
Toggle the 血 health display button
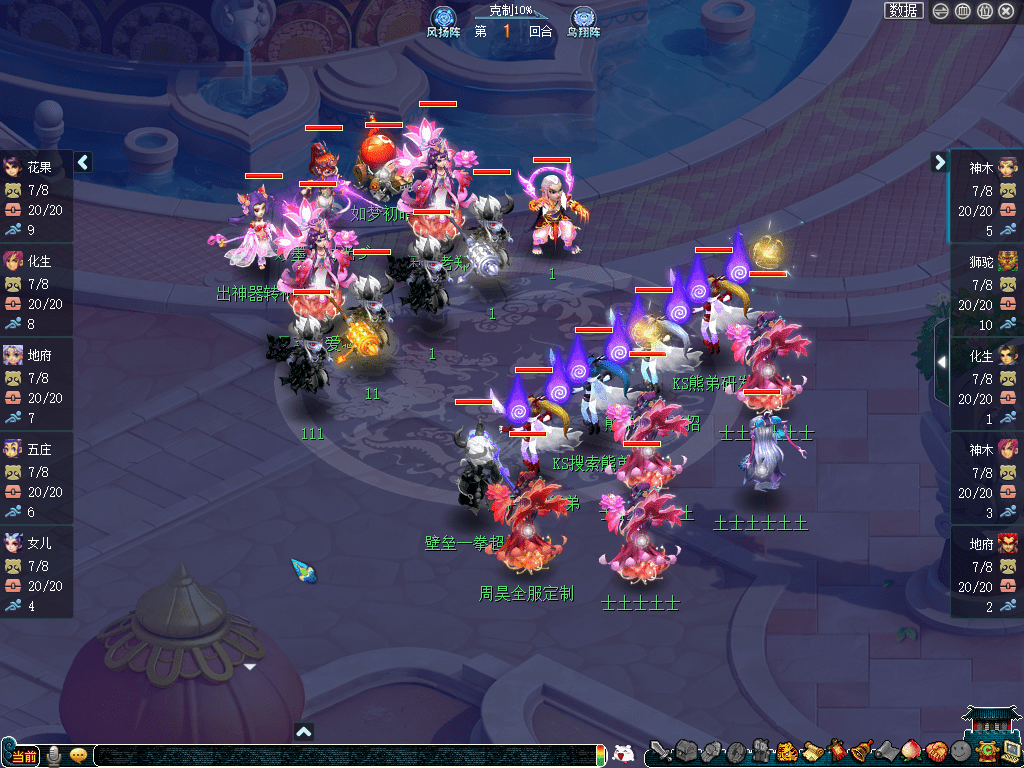[962, 11]
